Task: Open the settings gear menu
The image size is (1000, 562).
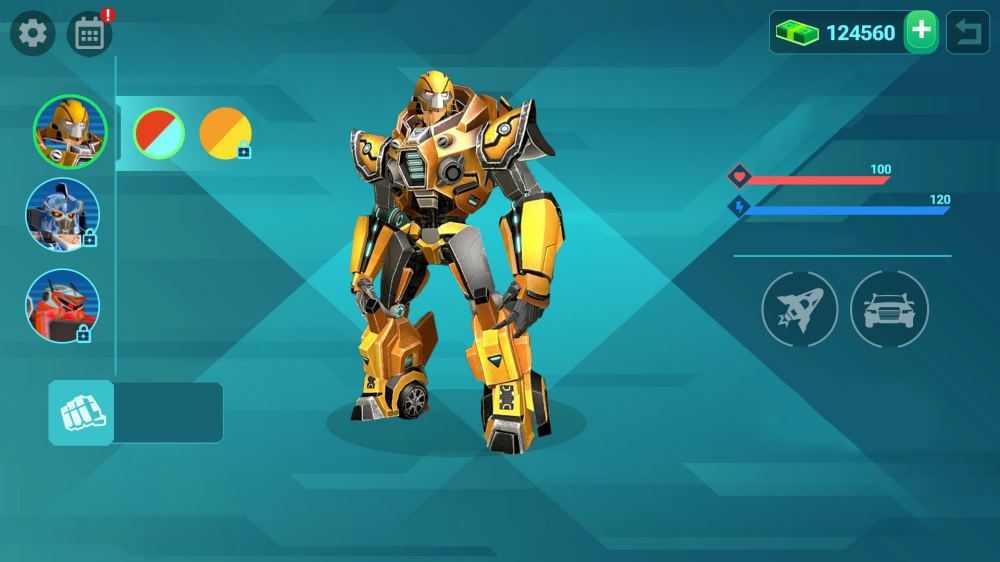Action: click(x=33, y=34)
